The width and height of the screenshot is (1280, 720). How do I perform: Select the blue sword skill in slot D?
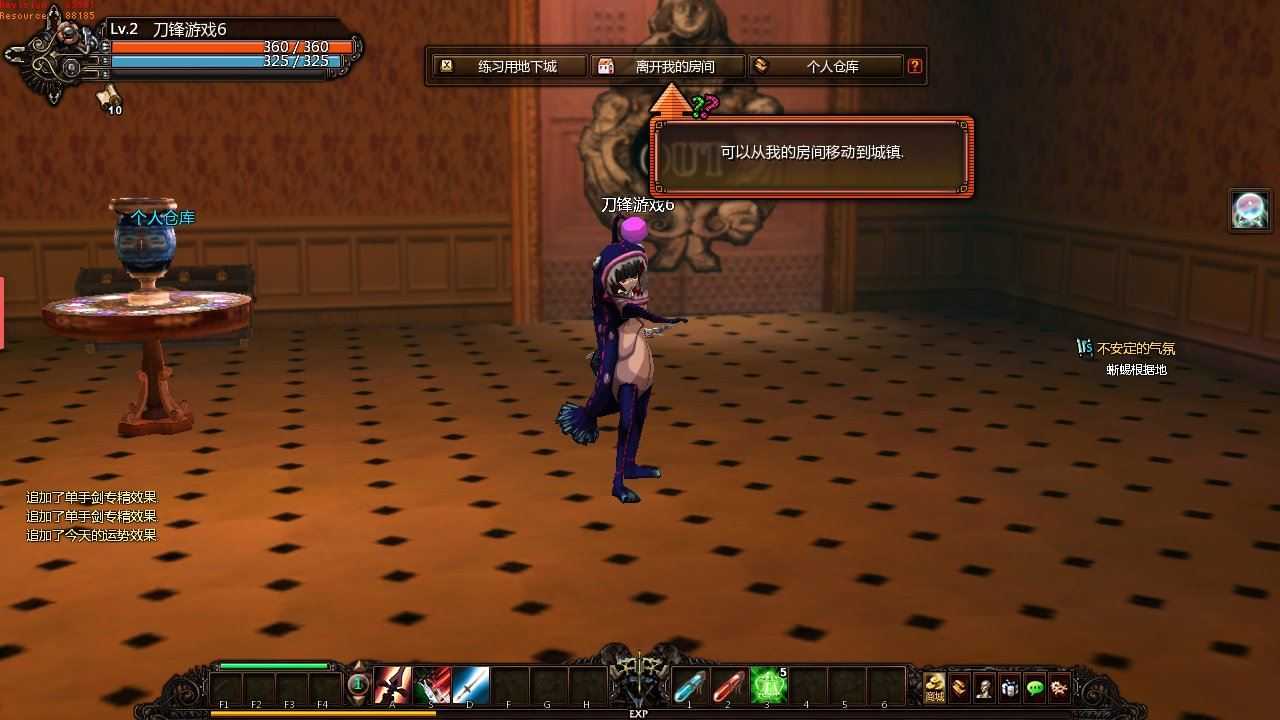click(469, 686)
